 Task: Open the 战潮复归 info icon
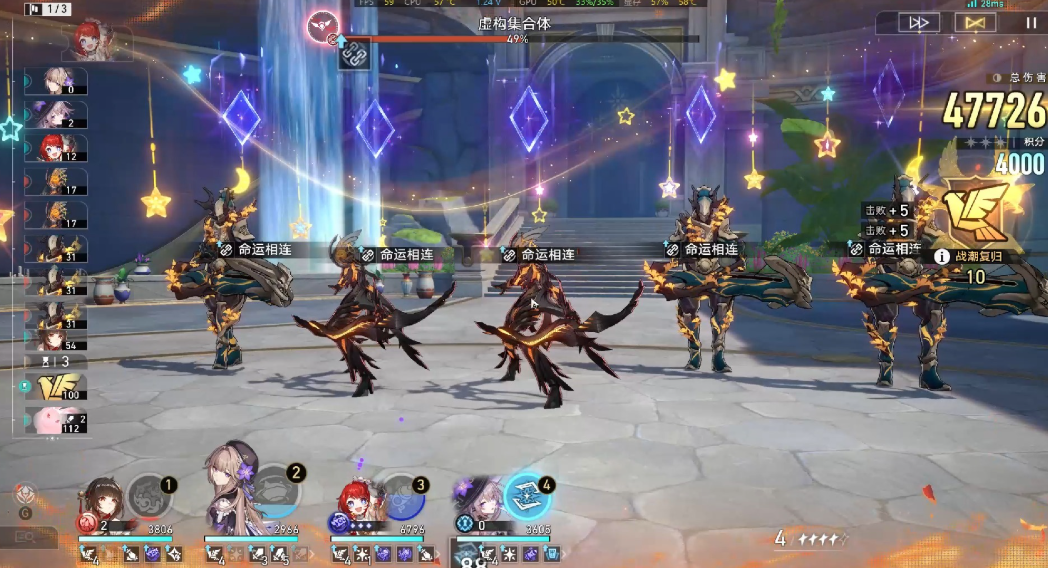coord(941,256)
